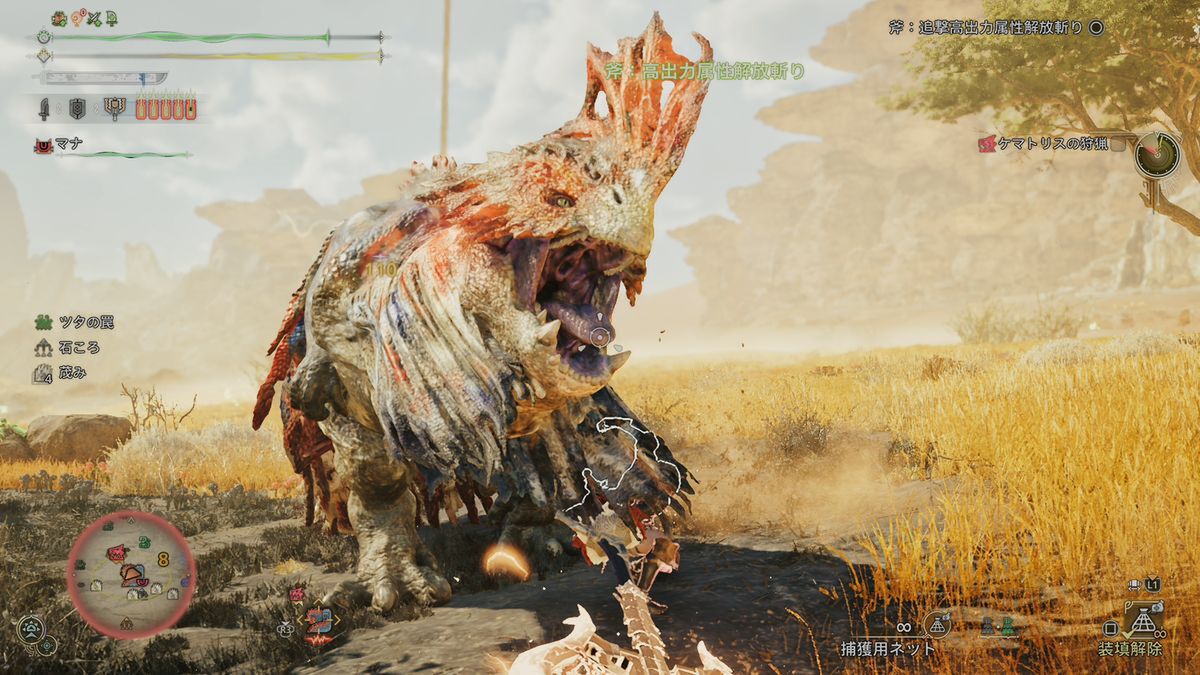This screenshot has height=675, width=1200.
Task: Click the orange status icon with alert
Action: pos(76,18)
